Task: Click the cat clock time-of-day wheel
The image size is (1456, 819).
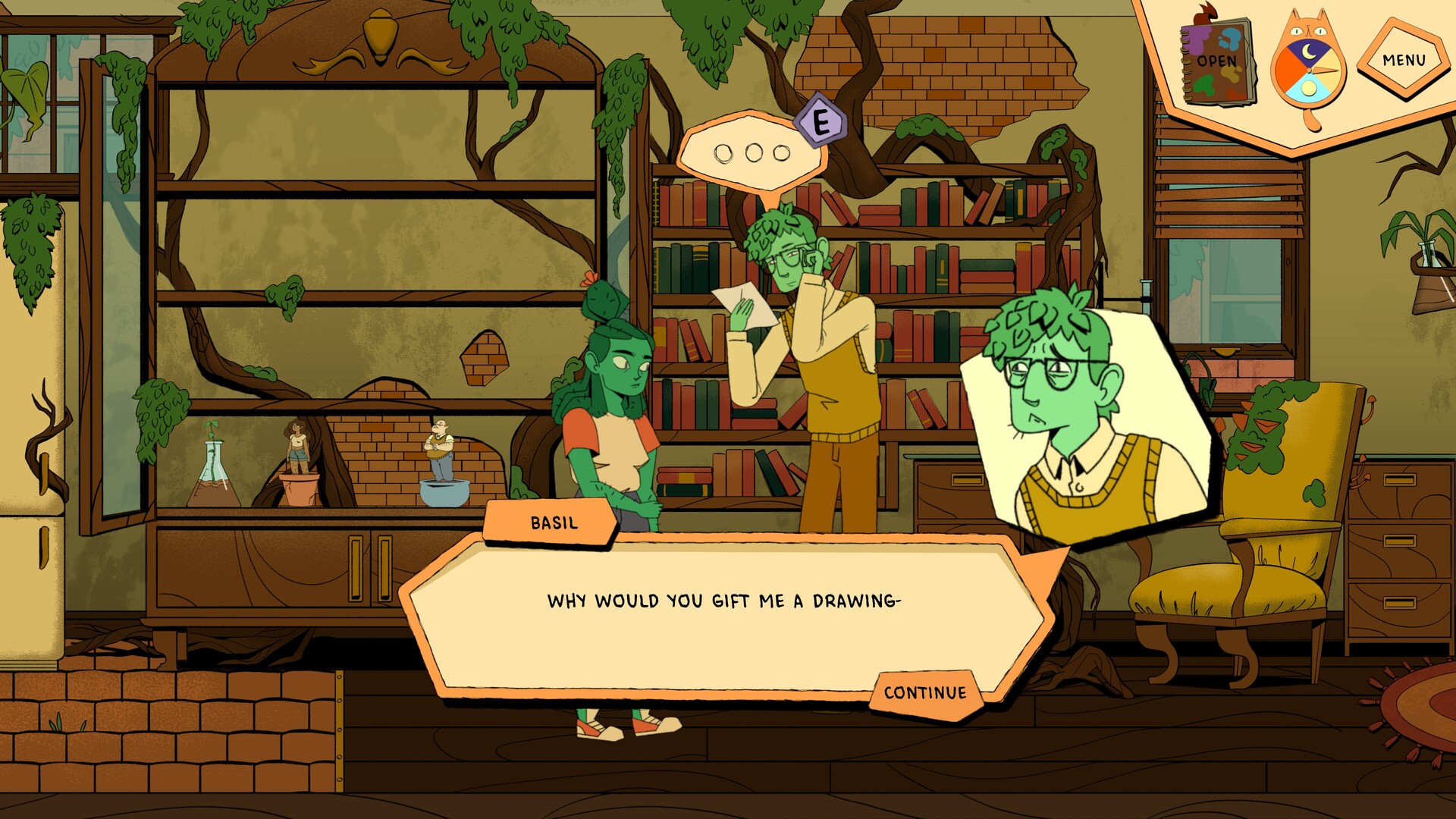Action: (x=1309, y=71)
